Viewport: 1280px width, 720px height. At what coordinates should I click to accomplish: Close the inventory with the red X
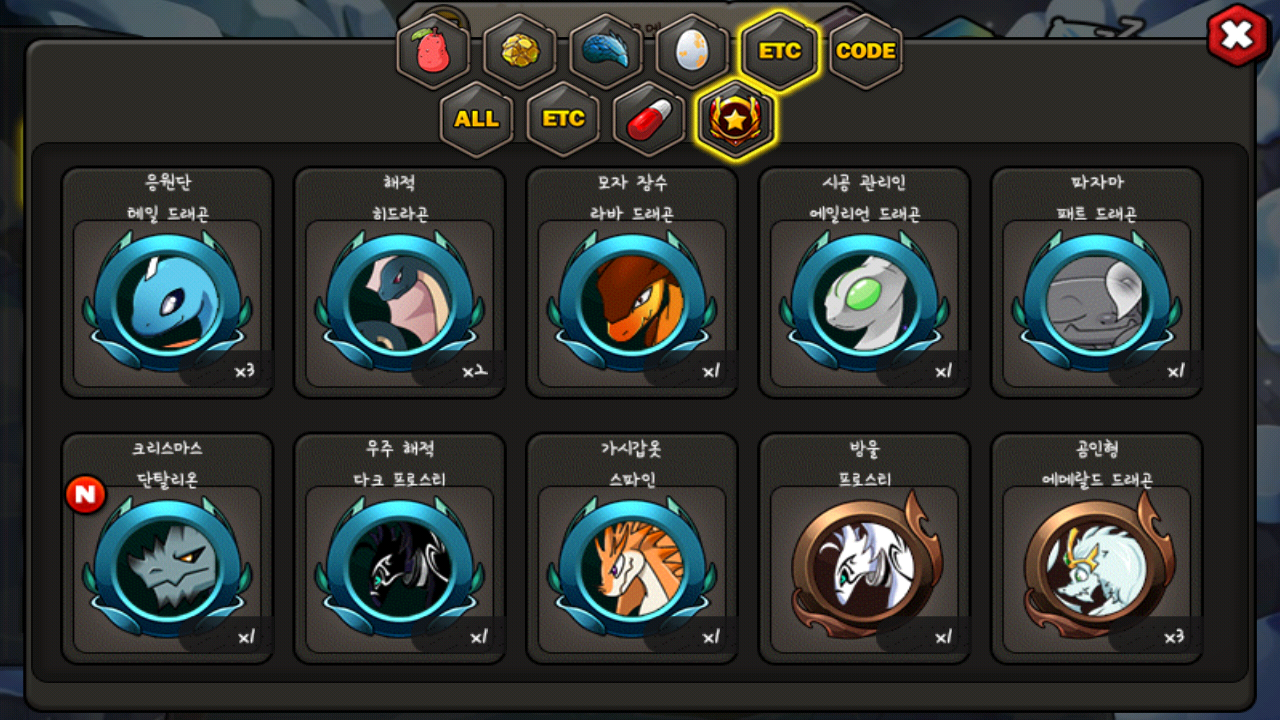(1237, 37)
